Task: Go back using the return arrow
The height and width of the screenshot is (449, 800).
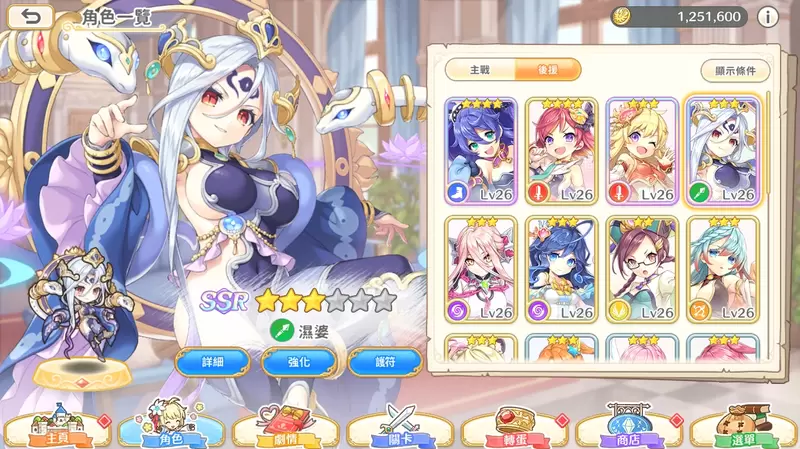Action: [33, 16]
